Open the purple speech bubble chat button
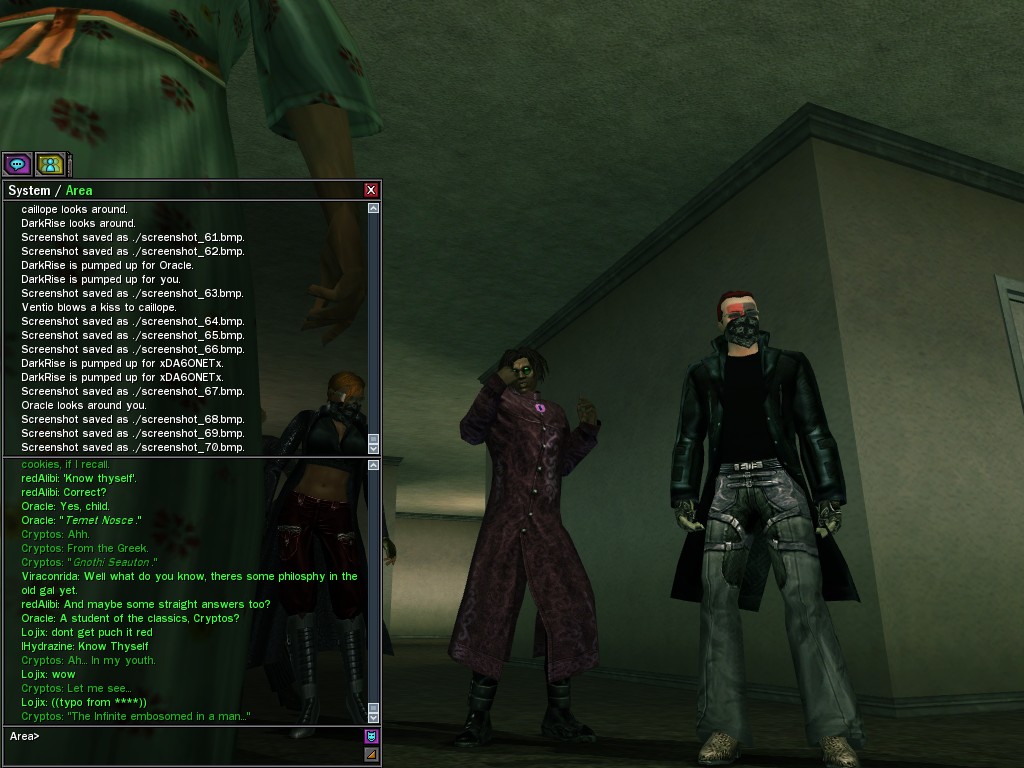Image resolution: width=1024 pixels, height=768 pixels. point(17,164)
